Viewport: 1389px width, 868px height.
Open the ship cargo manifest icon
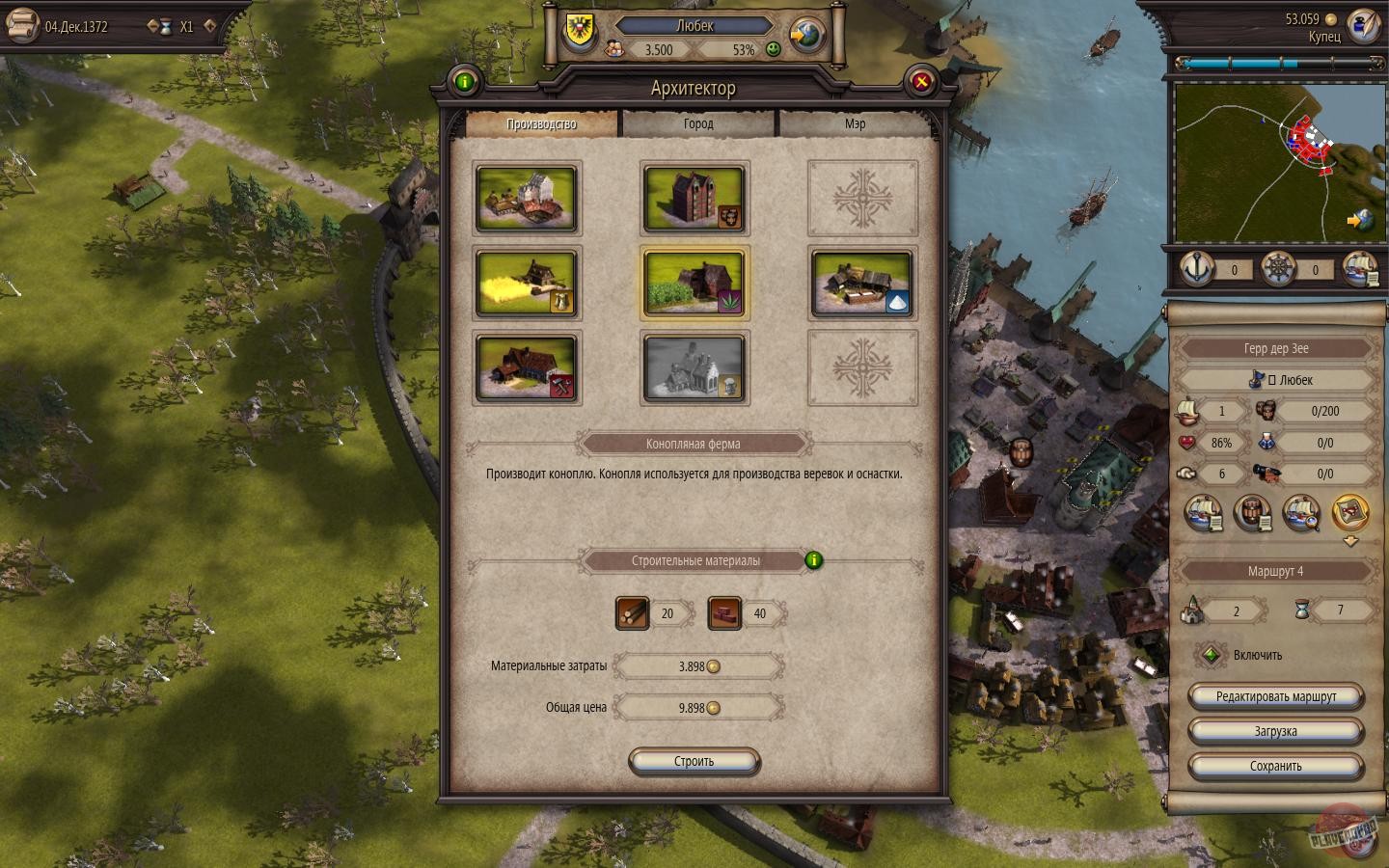(1204, 514)
